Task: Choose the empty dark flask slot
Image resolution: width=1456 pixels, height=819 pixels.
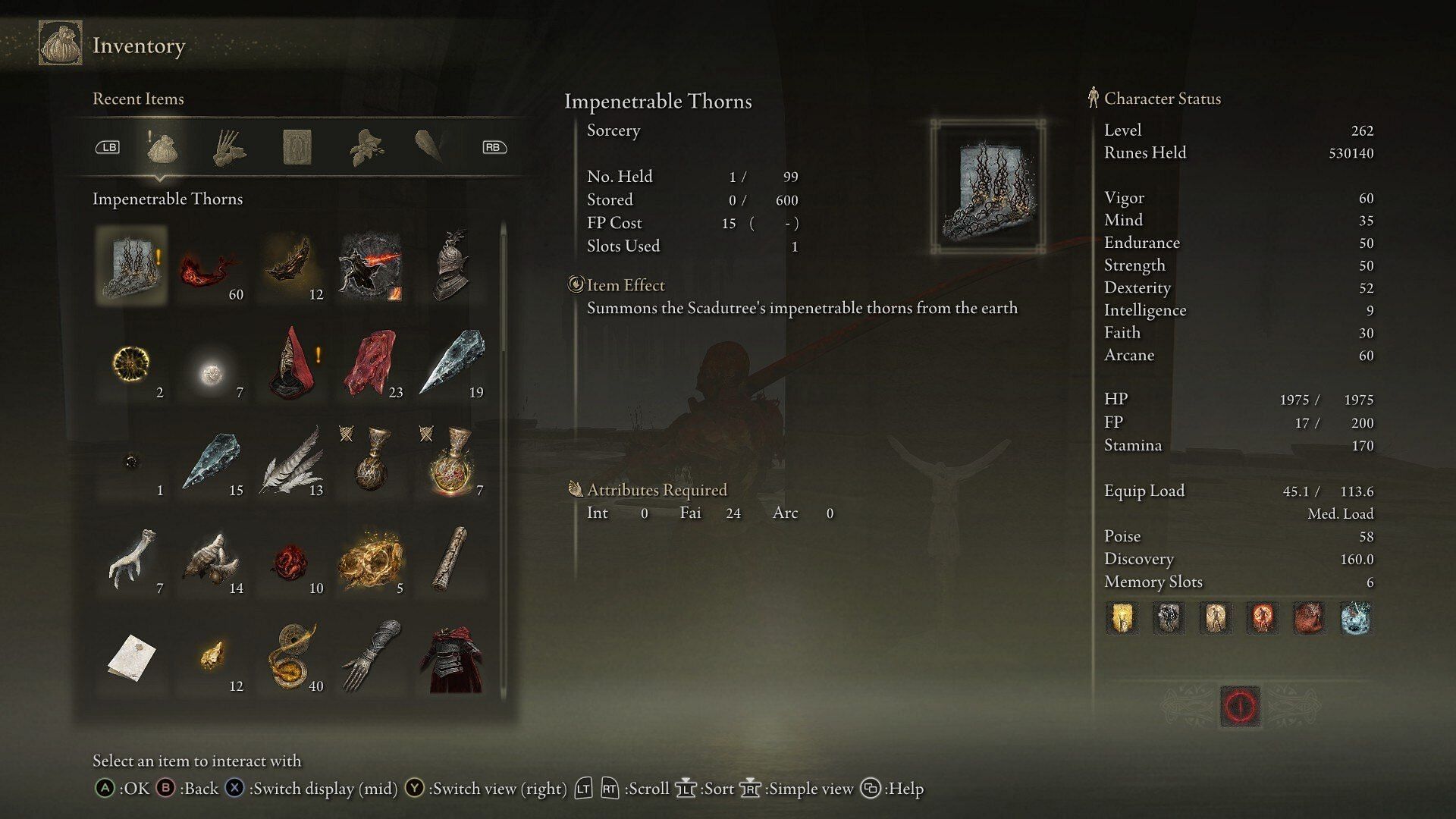Action: (x=371, y=462)
